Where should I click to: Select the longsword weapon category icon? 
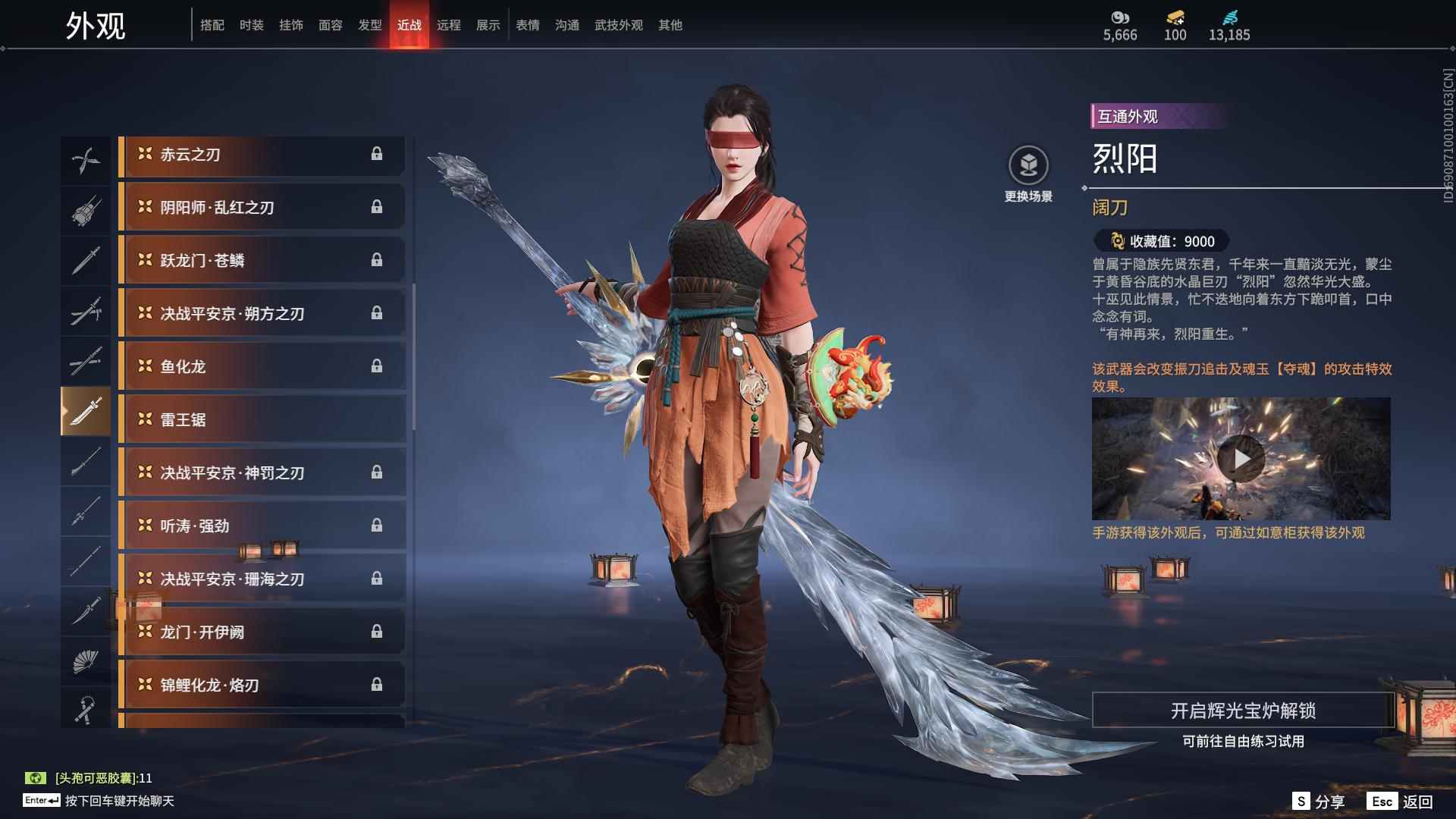(x=86, y=260)
